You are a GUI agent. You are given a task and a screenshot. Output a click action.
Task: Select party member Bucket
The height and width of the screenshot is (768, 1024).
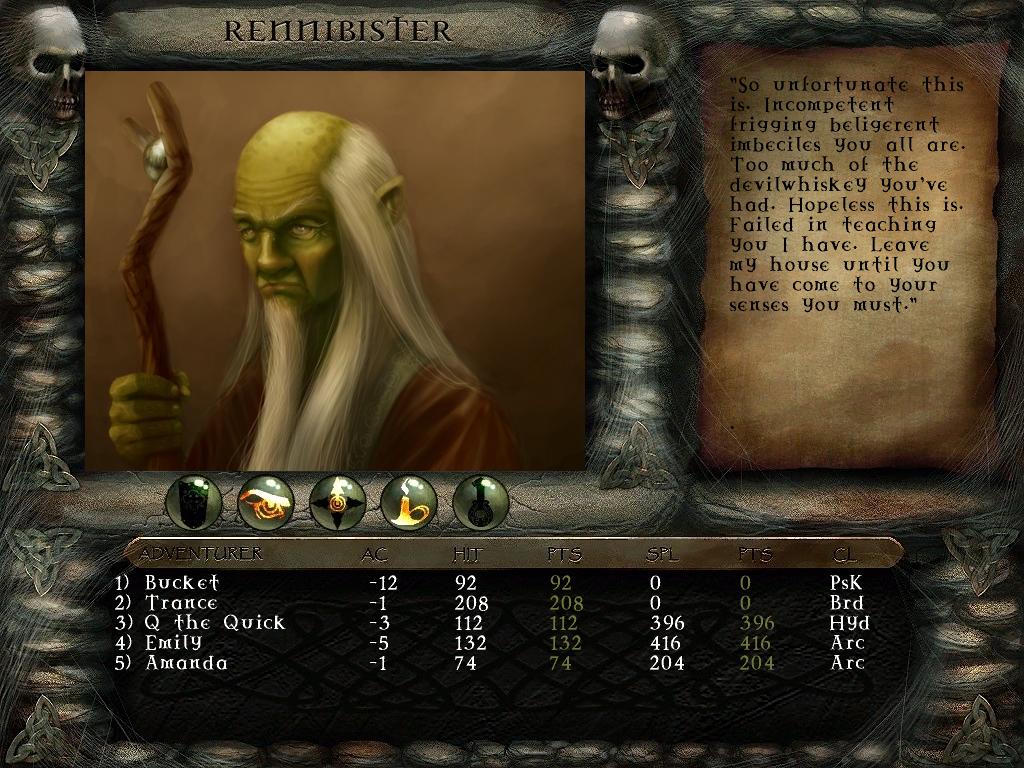(181, 582)
